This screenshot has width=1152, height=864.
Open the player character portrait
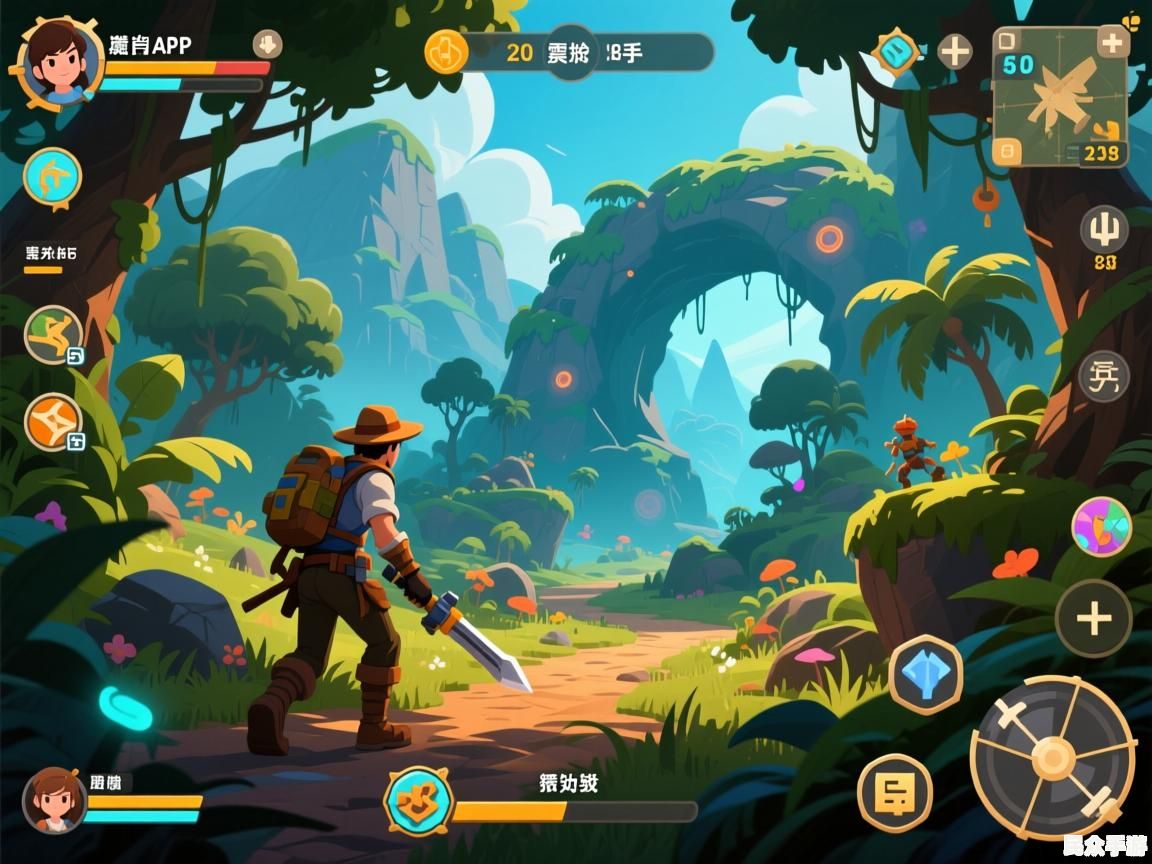click(58, 62)
